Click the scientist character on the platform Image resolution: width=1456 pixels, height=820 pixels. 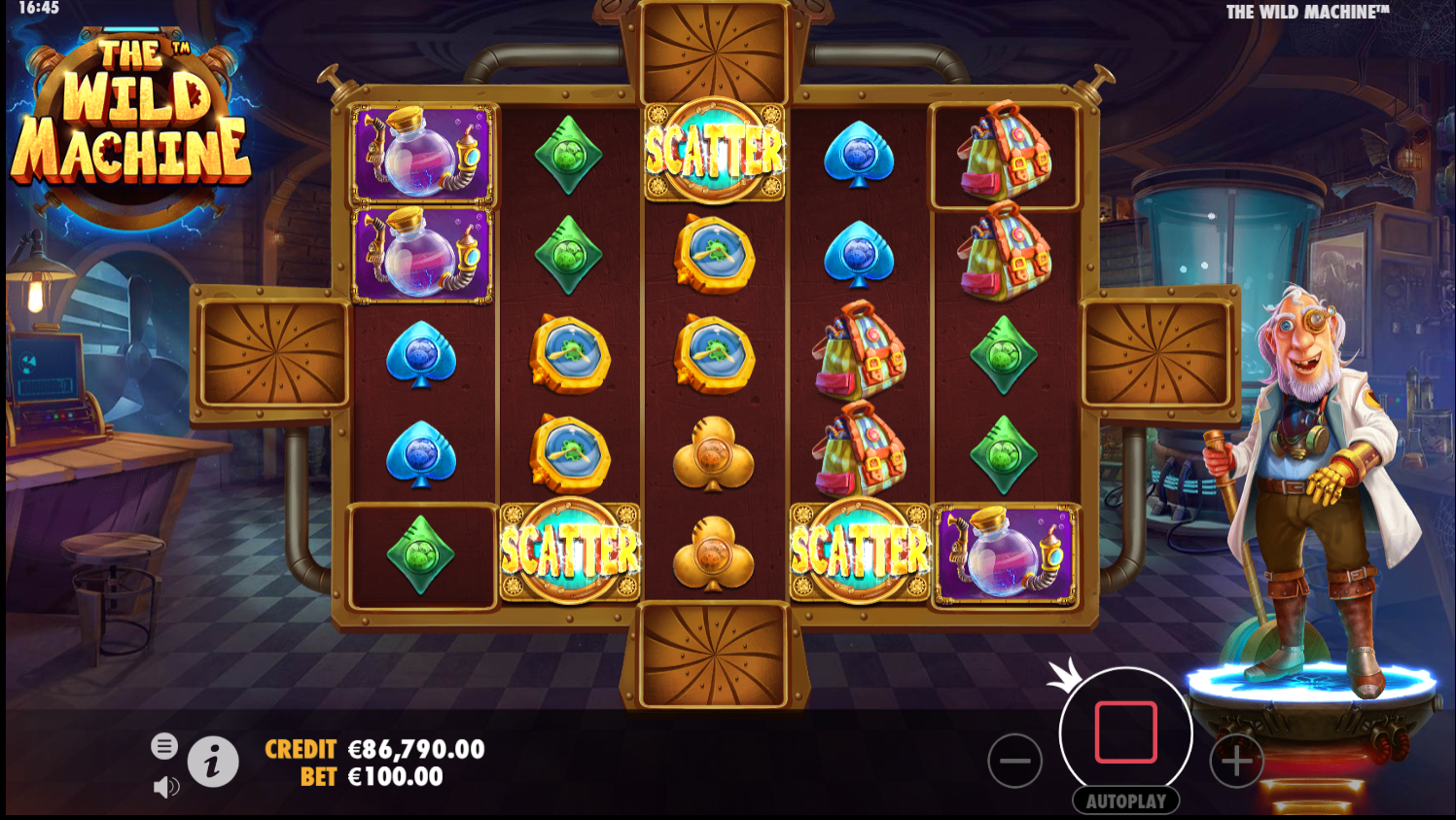click(x=1303, y=486)
